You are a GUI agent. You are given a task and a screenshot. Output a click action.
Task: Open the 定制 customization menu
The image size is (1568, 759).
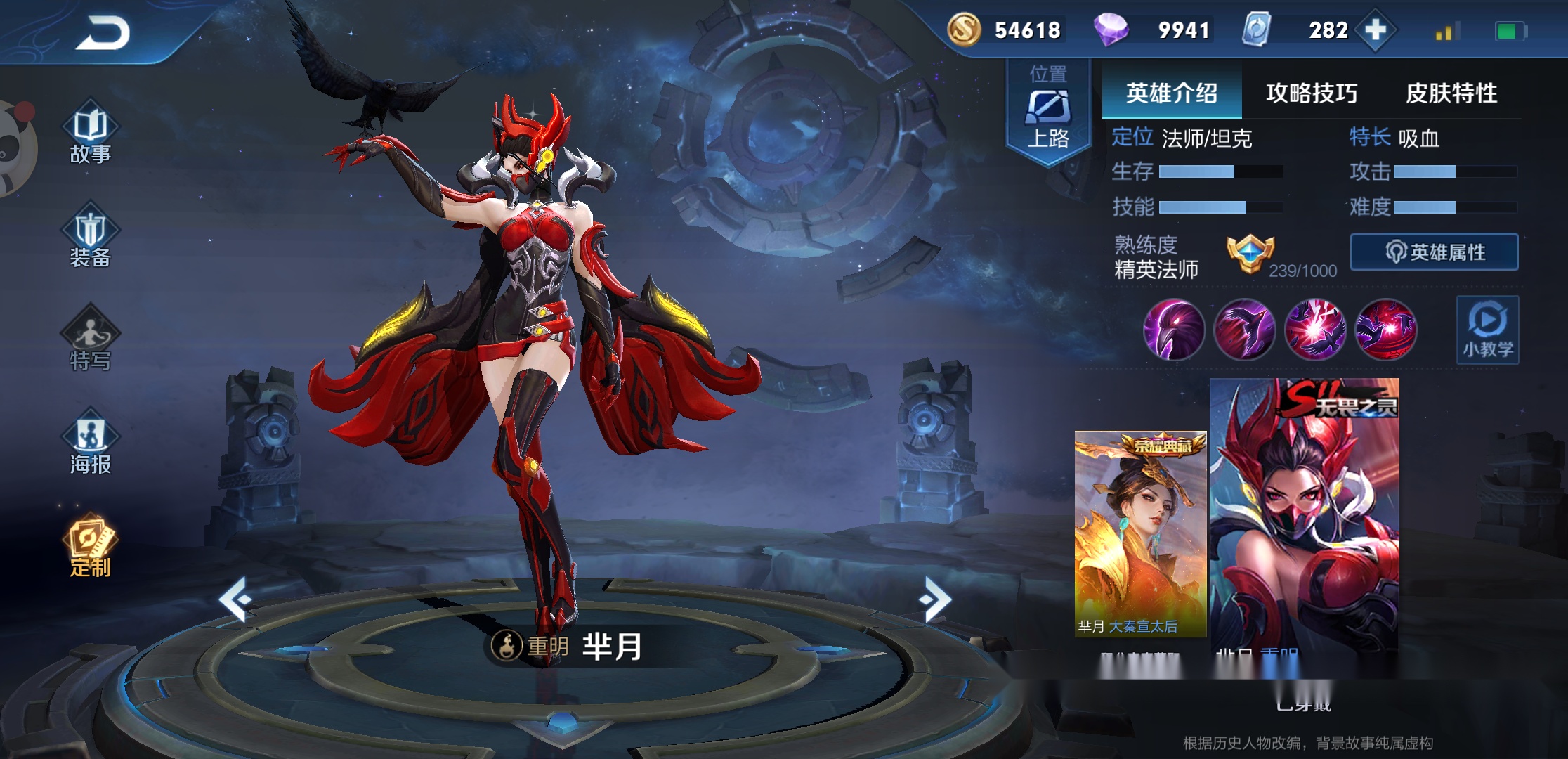(x=91, y=549)
